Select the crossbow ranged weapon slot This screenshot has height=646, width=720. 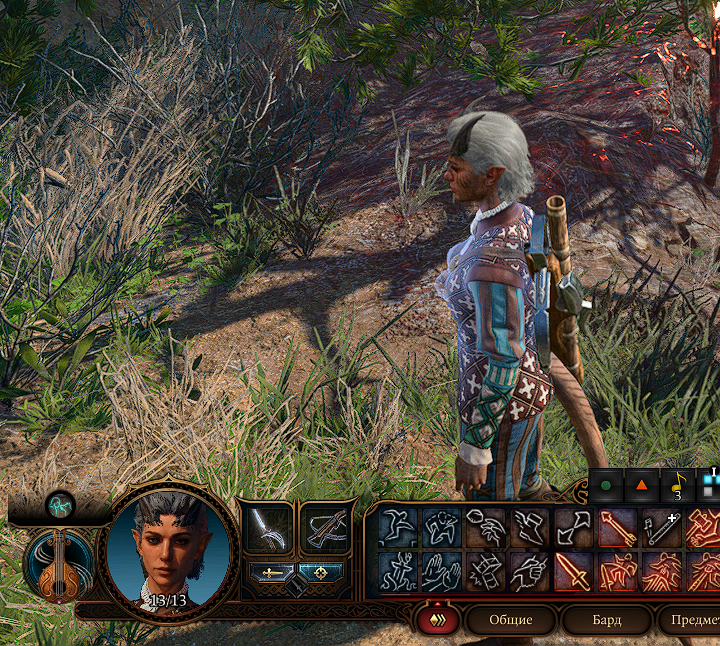(x=325, y=529)
